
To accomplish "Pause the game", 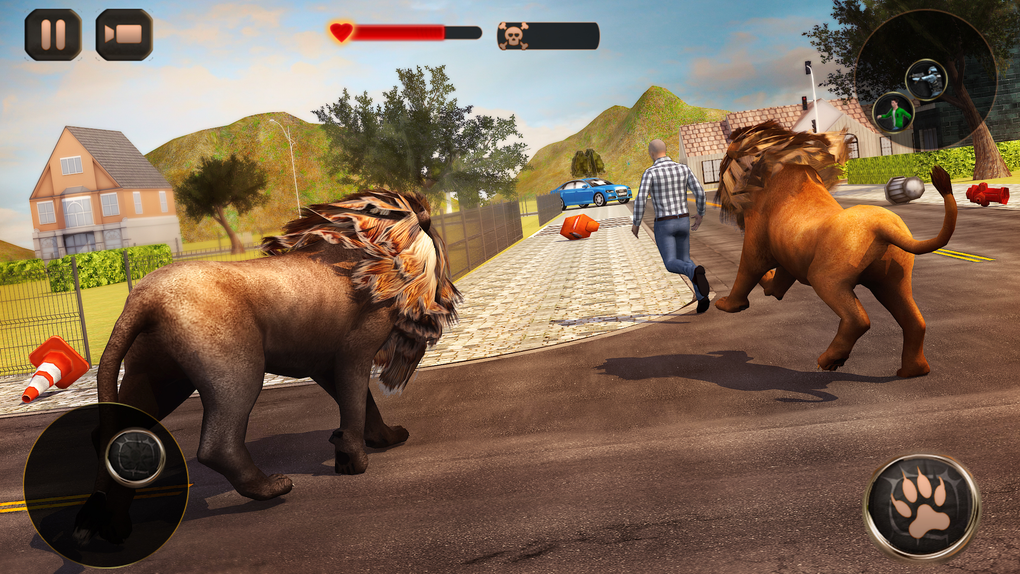I will pos(53,35).
